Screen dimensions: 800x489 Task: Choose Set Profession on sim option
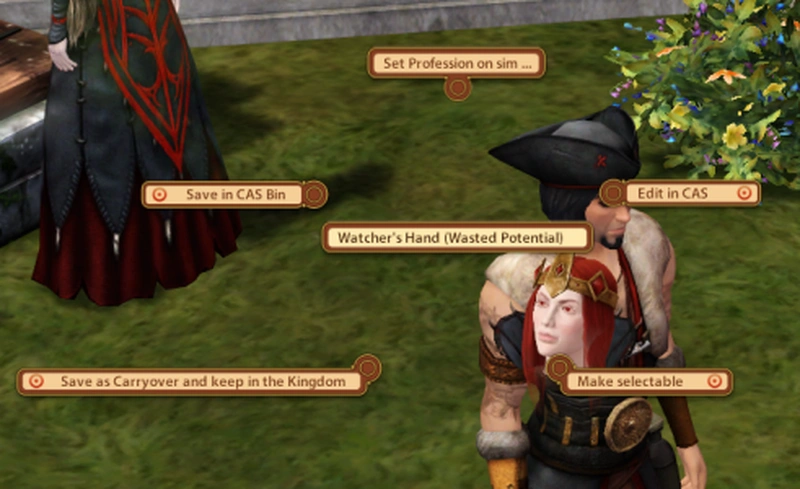(456, 64)
